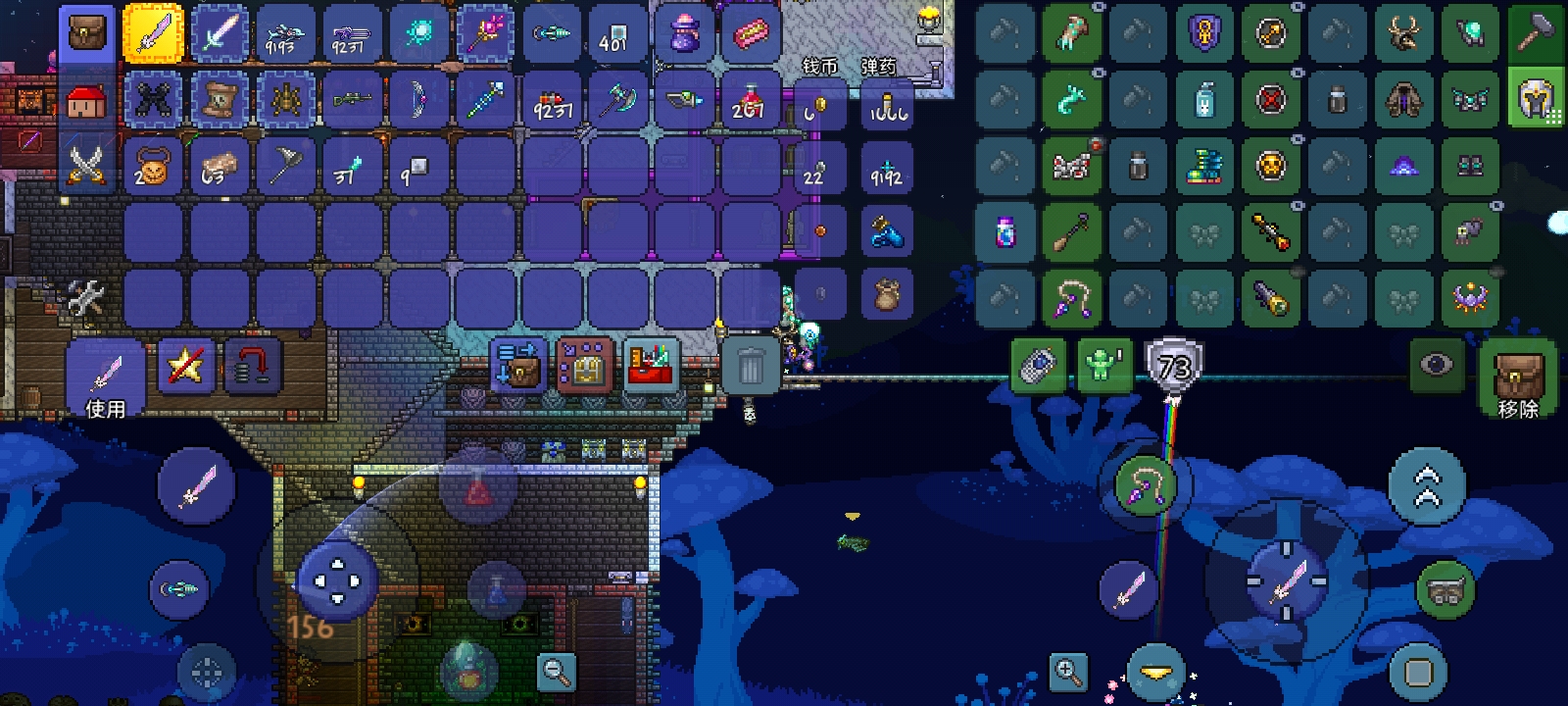Activate the quick stack to nearby chests button

[517, 365]
